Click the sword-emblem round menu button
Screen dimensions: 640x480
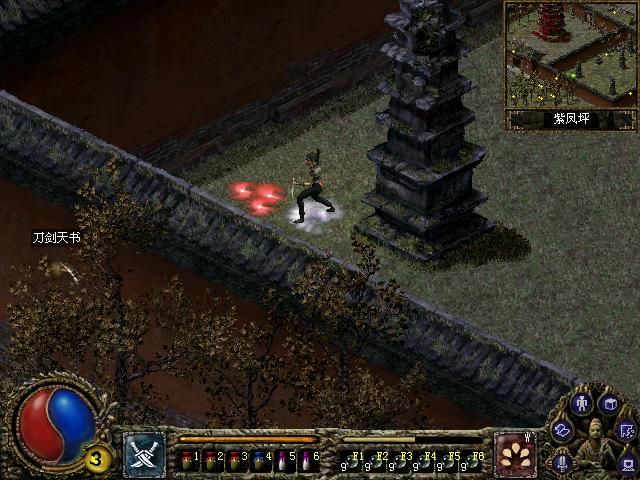(x=560, y=461)
